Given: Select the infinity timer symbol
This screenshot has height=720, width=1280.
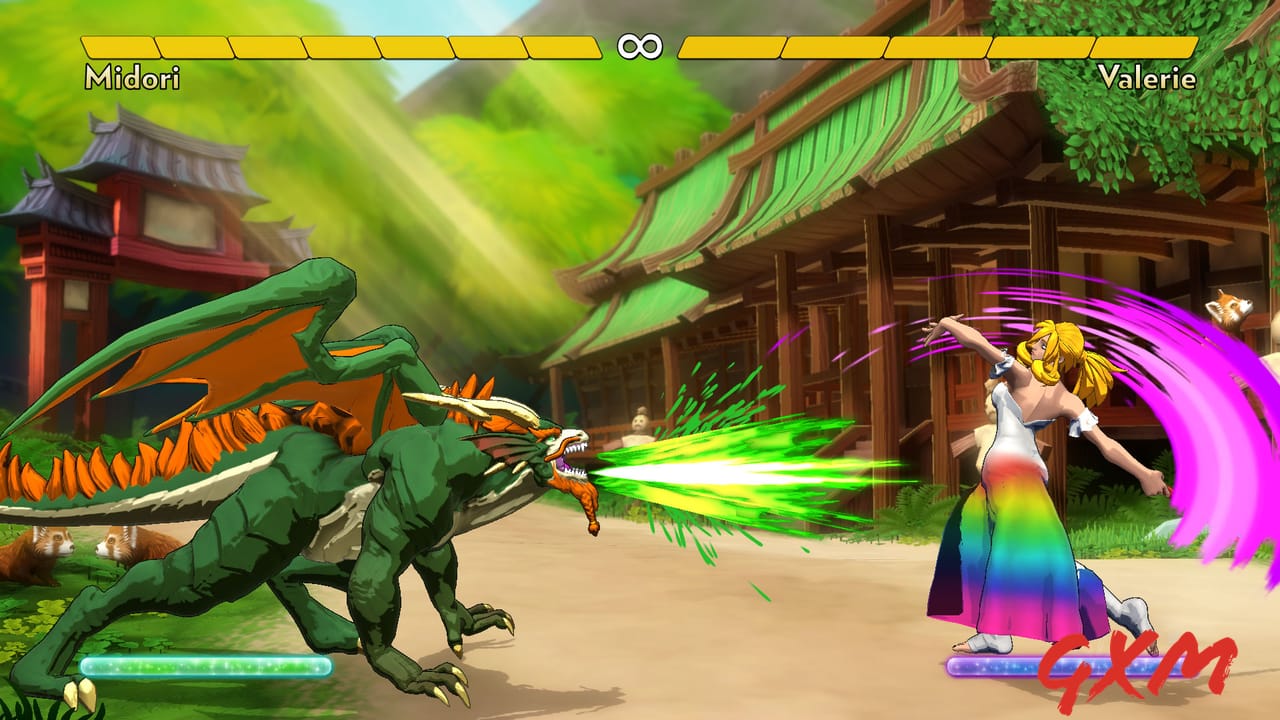Looking at the screenshot, I should (x=641, y=44).
